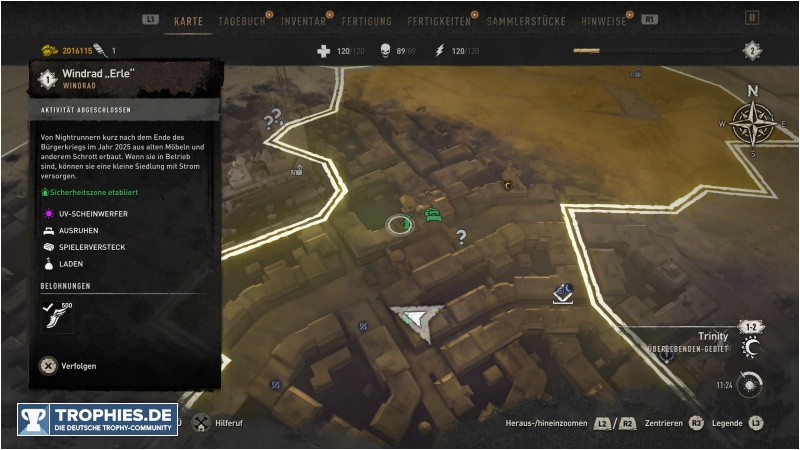Select the double question mark map marker
800x450 pixels.
click(x=270, y=122)
